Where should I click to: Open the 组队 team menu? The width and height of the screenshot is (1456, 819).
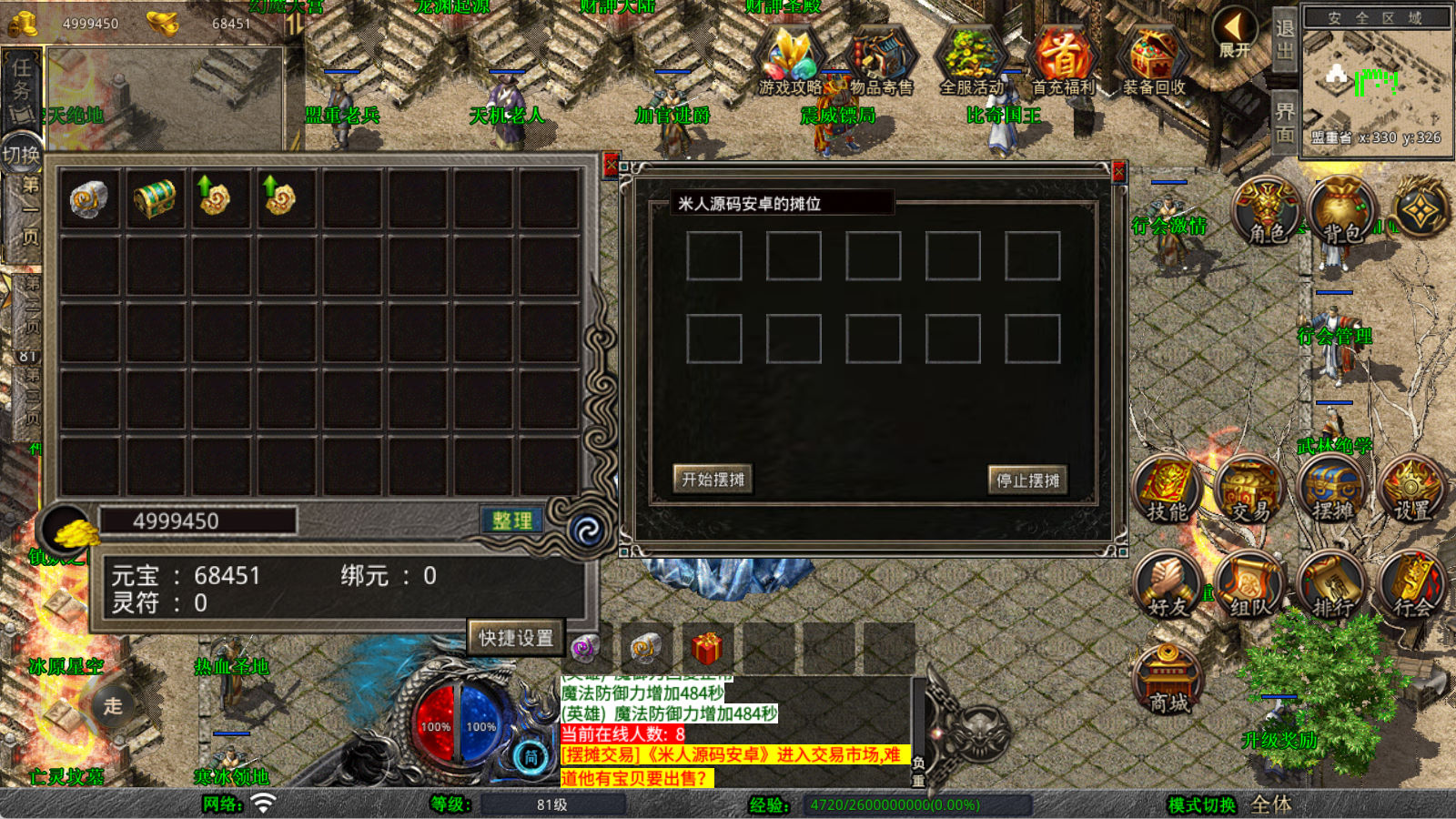[1249, 587]
